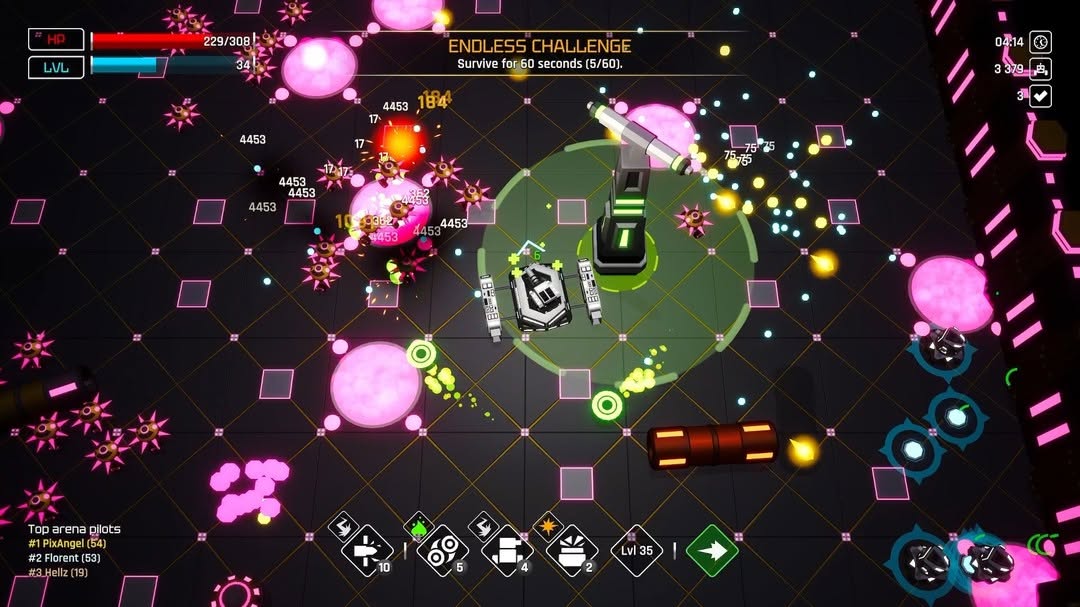
Task: Select the bullet weapon slot with count 10
Action: pos(366,550)
